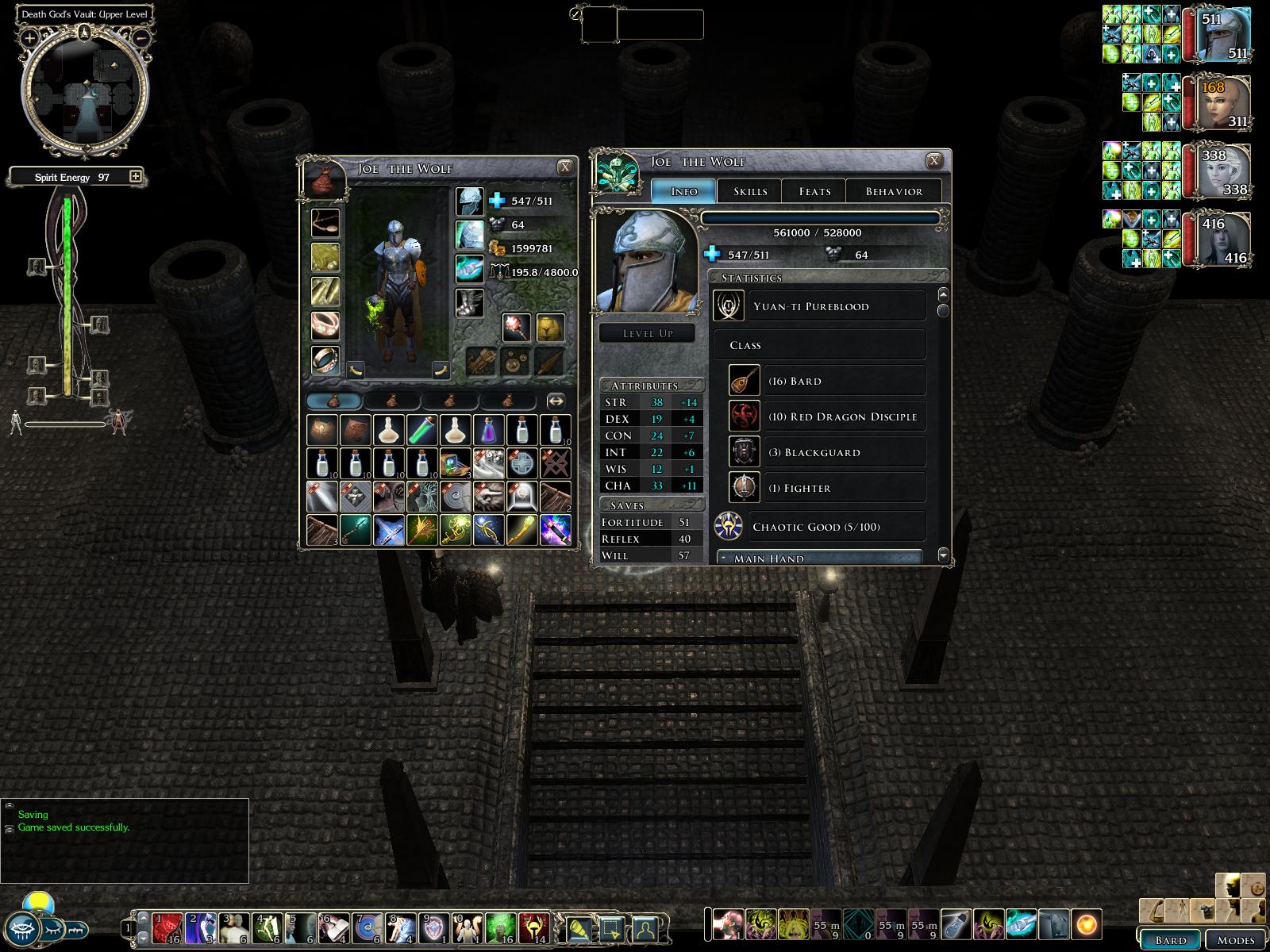Click the Level Up button
Image resolution: width=1270 pixels, height=952 pixels.
(x=648, y=333)
